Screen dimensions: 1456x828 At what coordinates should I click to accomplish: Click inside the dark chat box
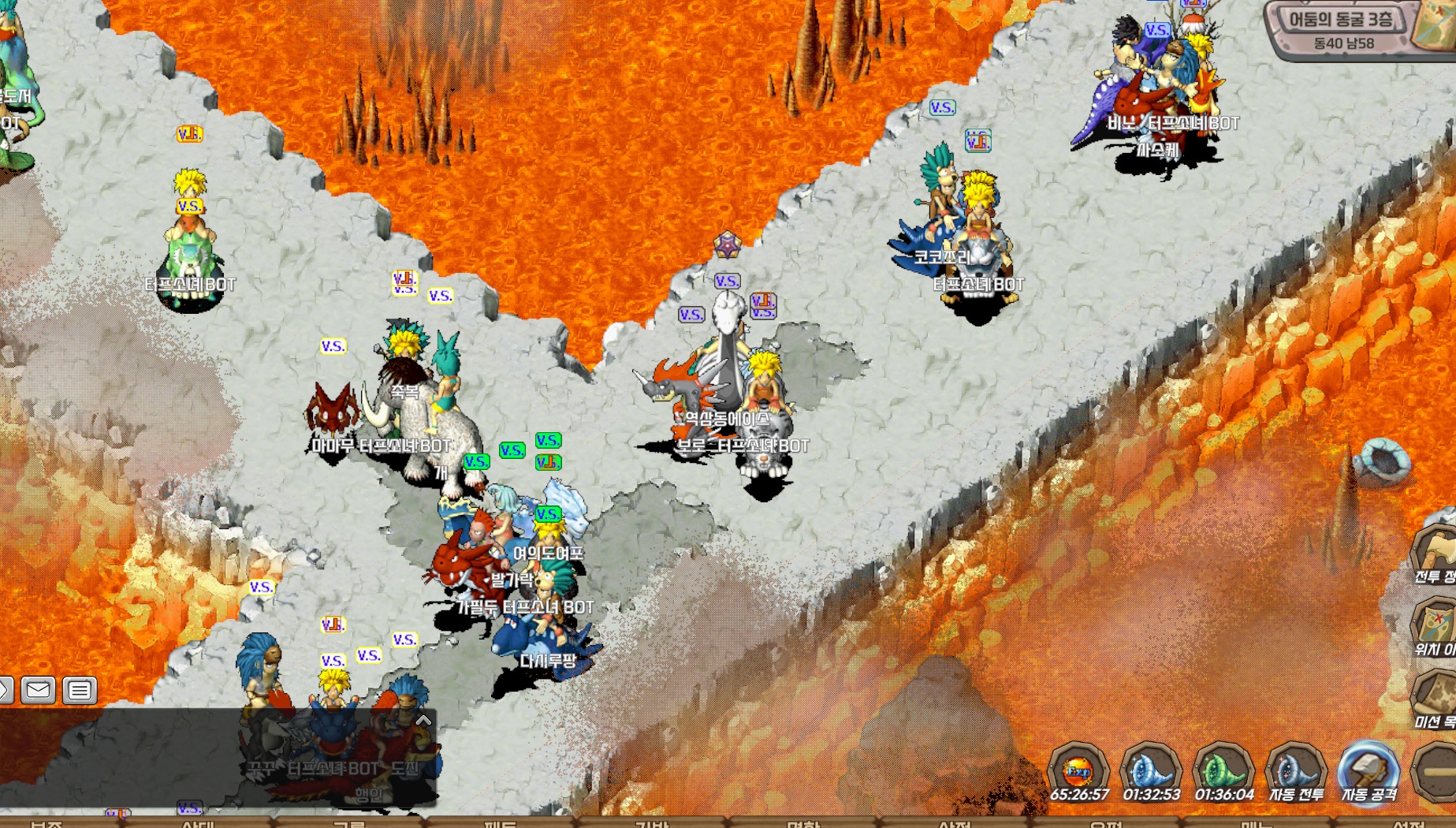coord(158,757)
